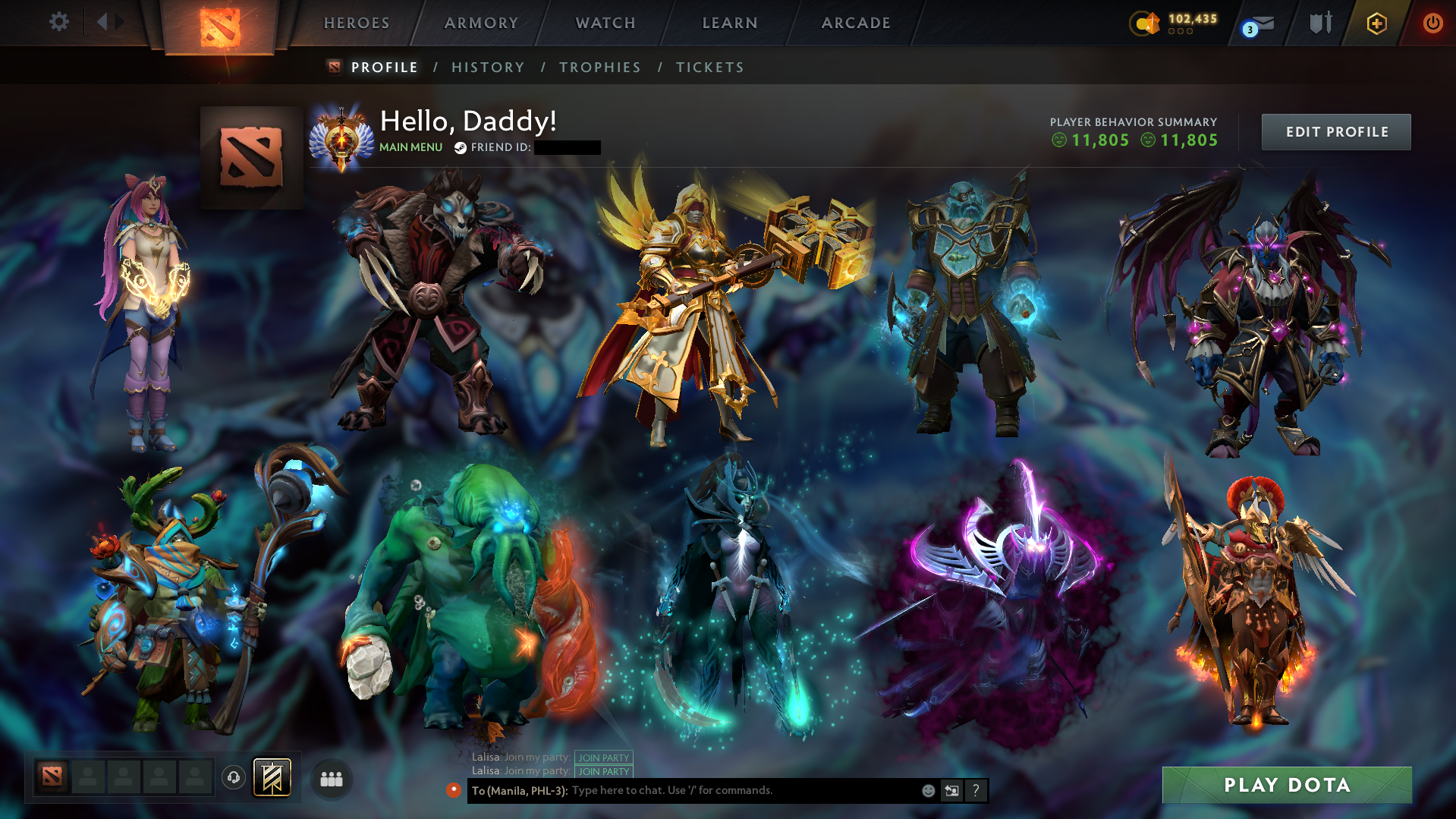The image size is (1456, 819).
Task: Open the emoticon picker in the chat bar
Action: [929, 790]
